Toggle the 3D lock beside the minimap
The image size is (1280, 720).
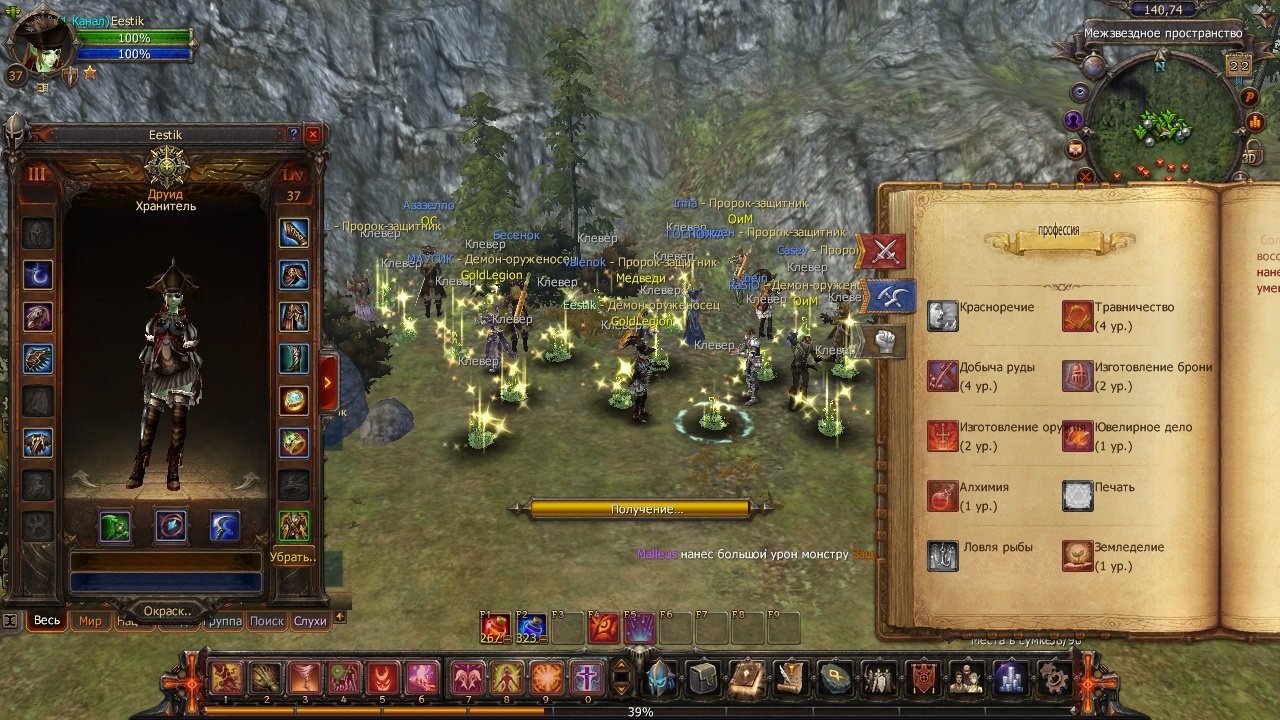click(x=1249, y=155)
